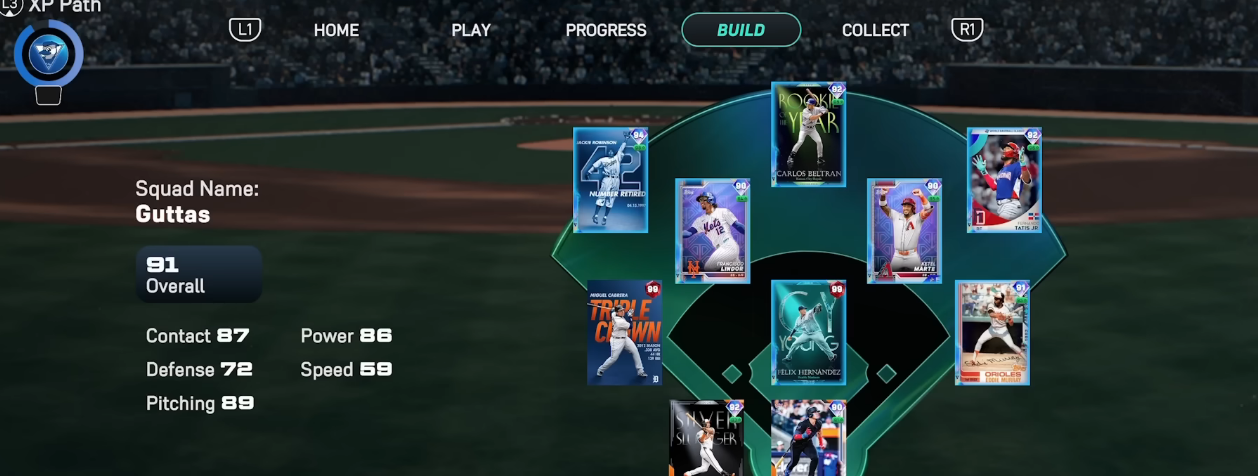1258x476 pixels.
Task: Choose the Carlos Beltran Rookie of the Year card
Action: coord(808,134)
